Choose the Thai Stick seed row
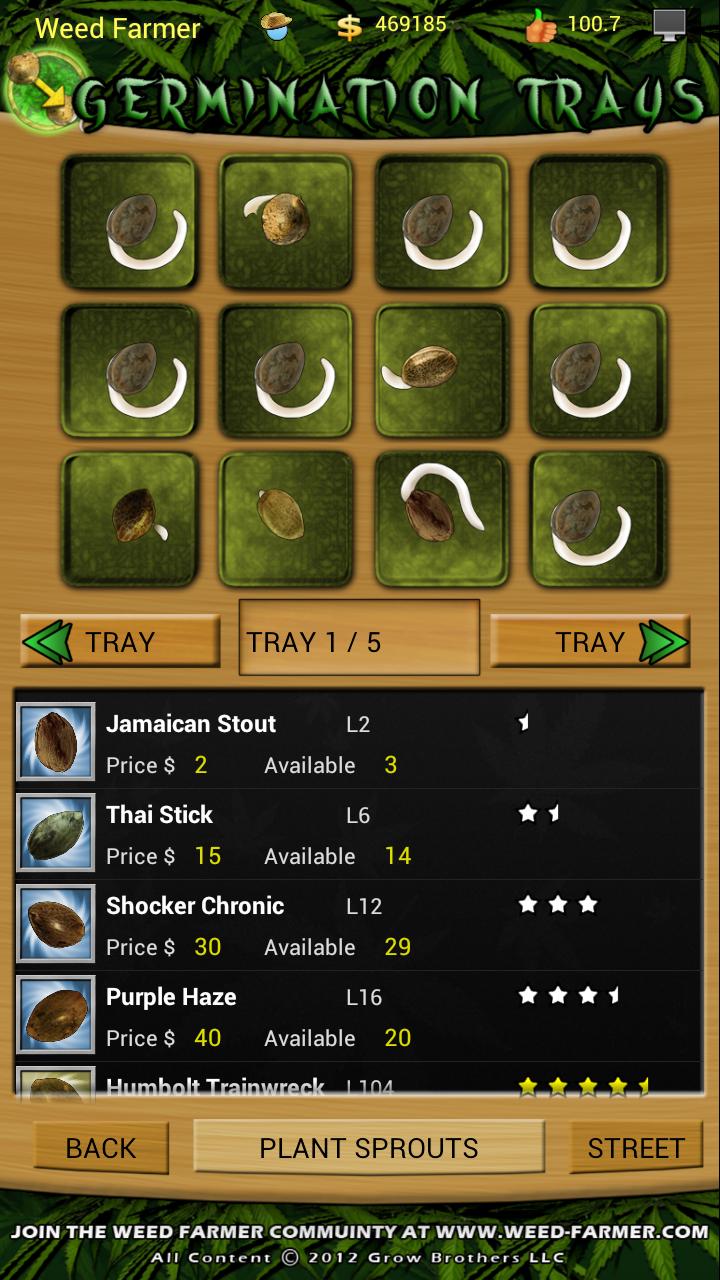 point(358,835)
